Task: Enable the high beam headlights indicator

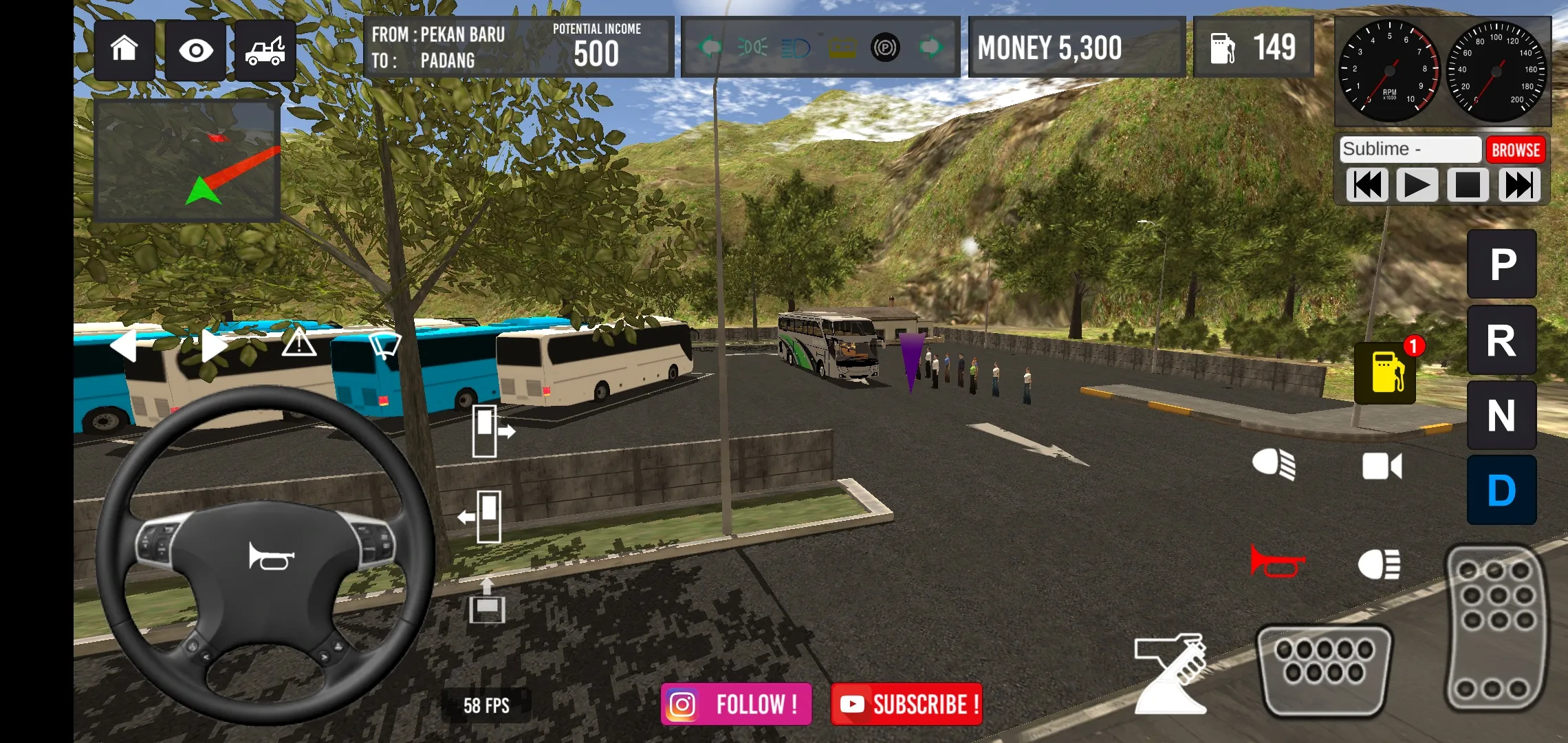Action: click(x=794, y=48)
